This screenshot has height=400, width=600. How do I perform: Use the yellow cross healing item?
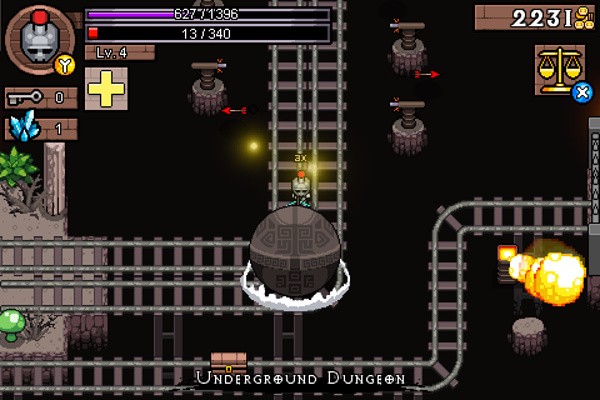click(106, 89)
